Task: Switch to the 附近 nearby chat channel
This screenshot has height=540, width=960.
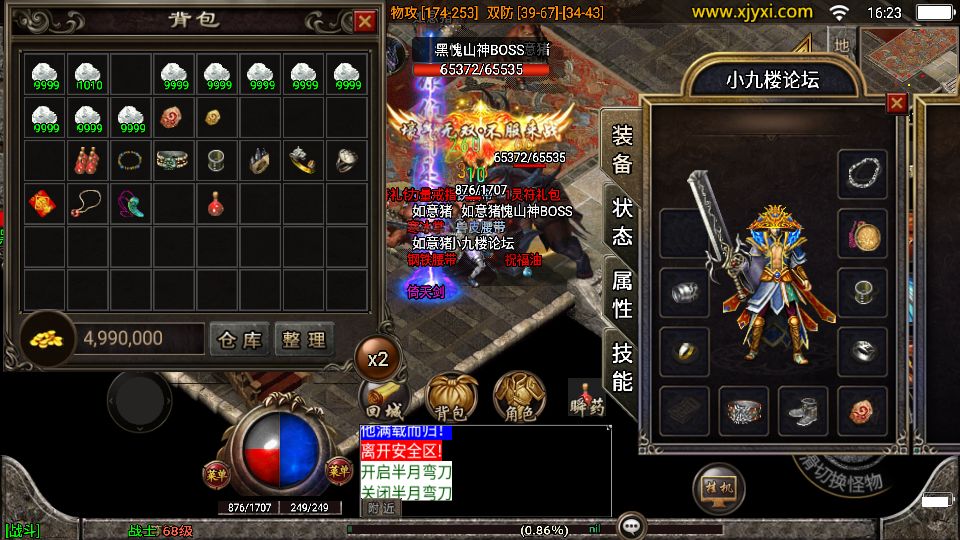Action: (x=380, y=508)
